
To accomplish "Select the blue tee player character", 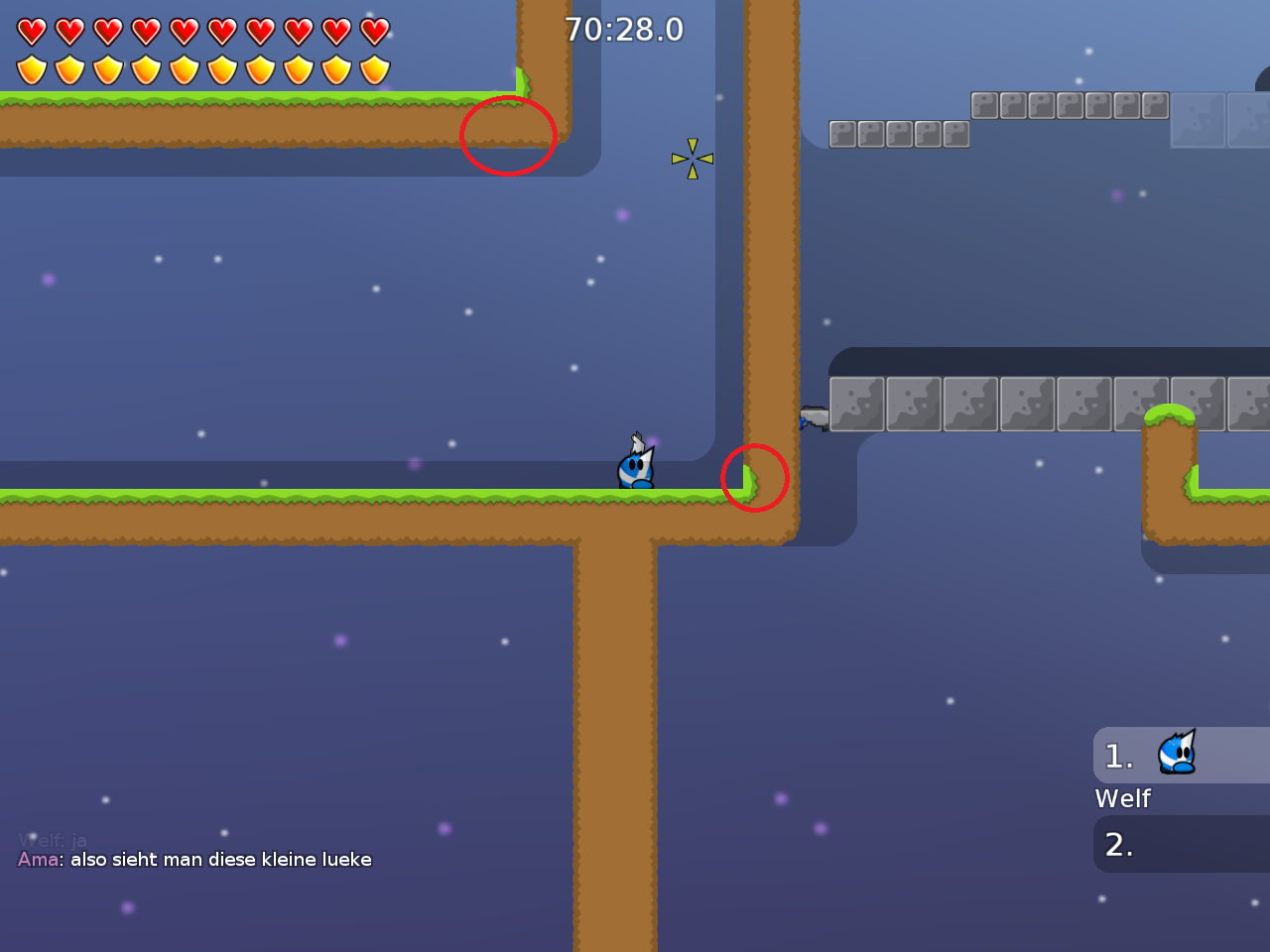I will coord(636,466).
